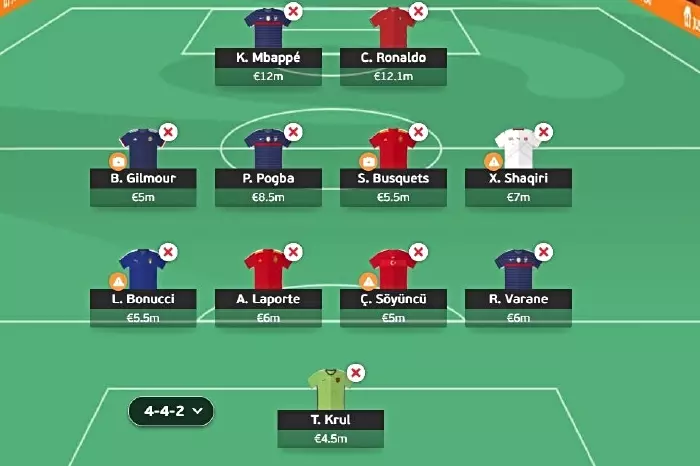The image size is (700, 466).
Task: Choose the B. Gilmour player card
Action: [x=144, y=178]
